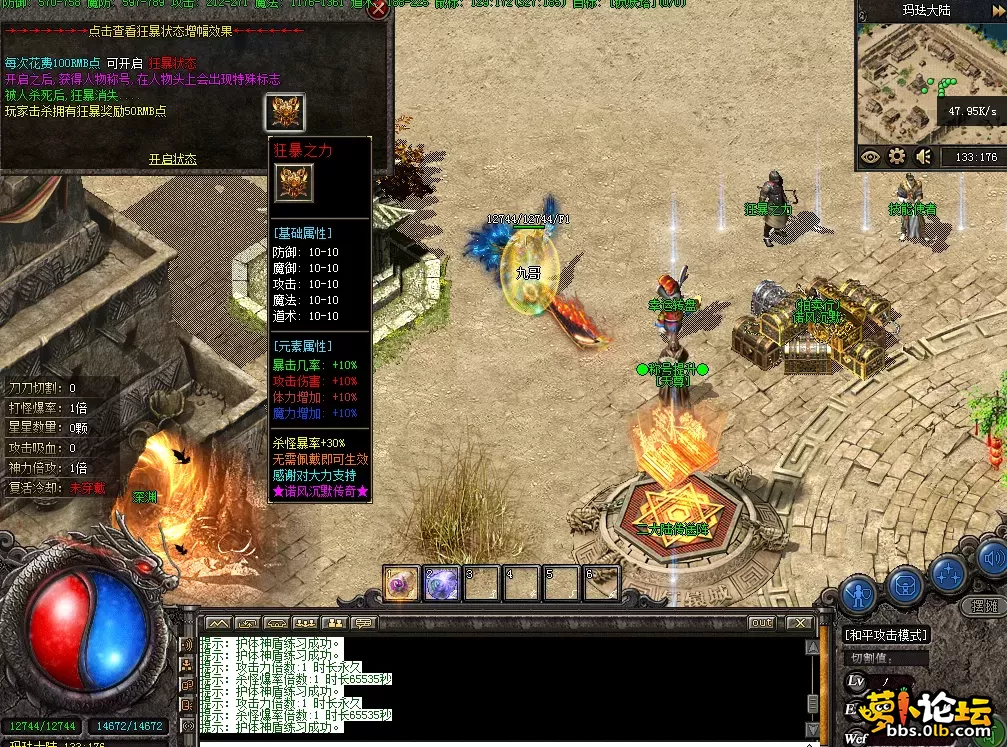Toggle sound with the speaker icon under minimap
The image size is (1007, 747).
click(x=924, y=156)
